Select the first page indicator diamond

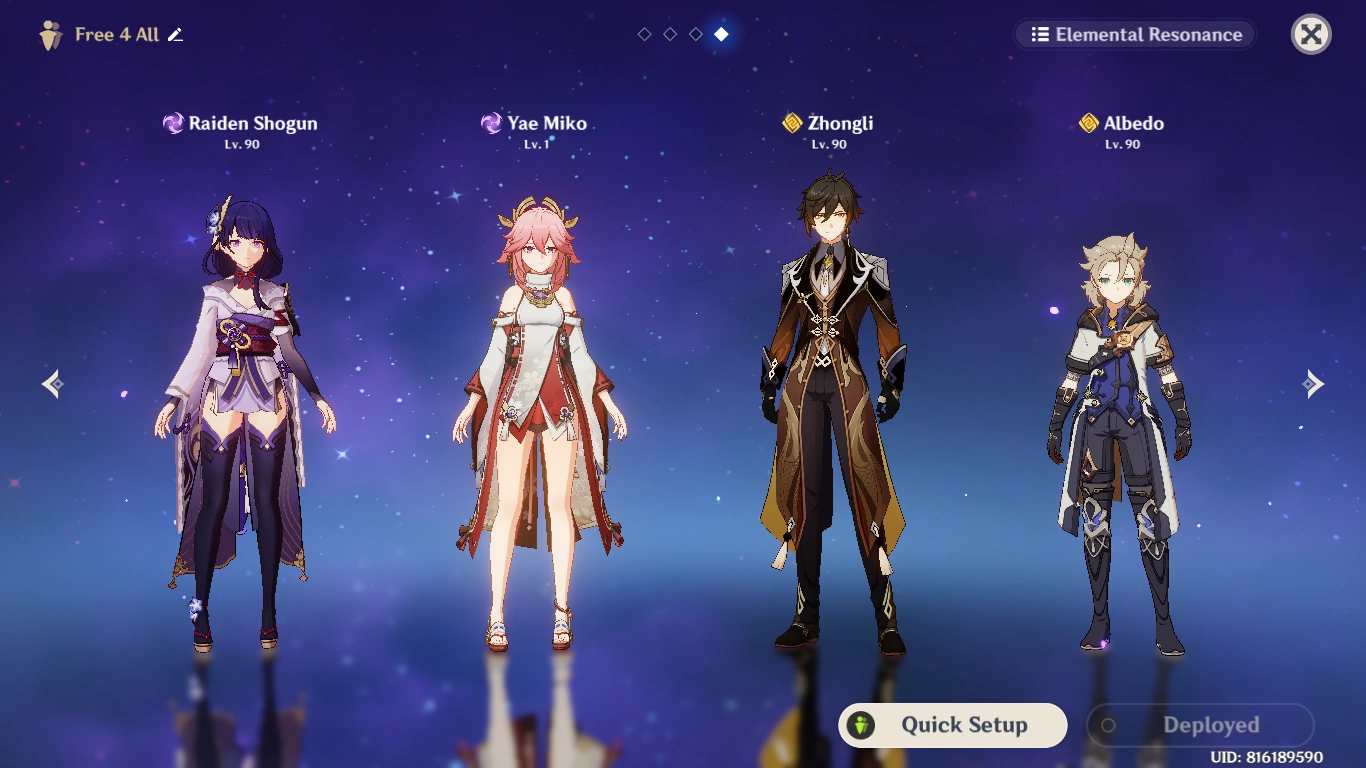point(645,33)
